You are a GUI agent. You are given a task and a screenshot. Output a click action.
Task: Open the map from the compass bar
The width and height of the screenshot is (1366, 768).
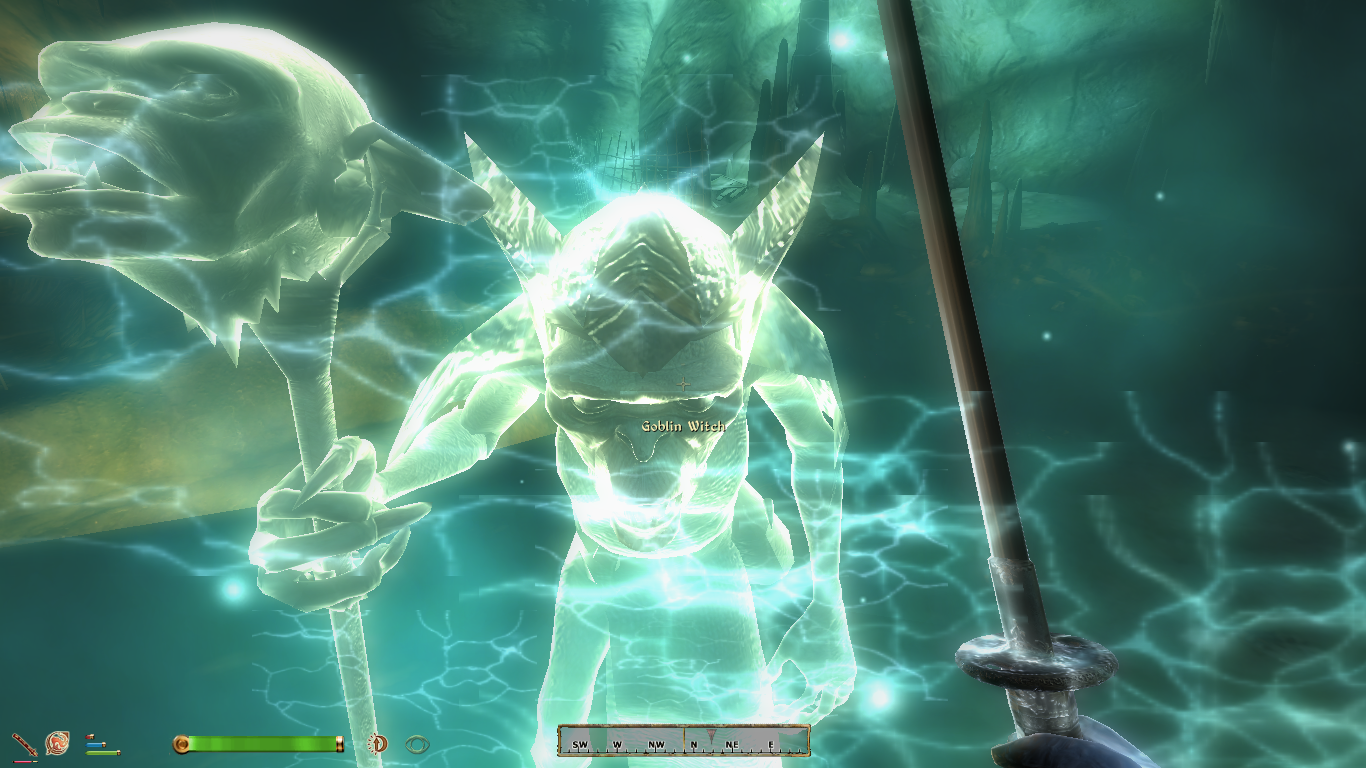point(683,741)
